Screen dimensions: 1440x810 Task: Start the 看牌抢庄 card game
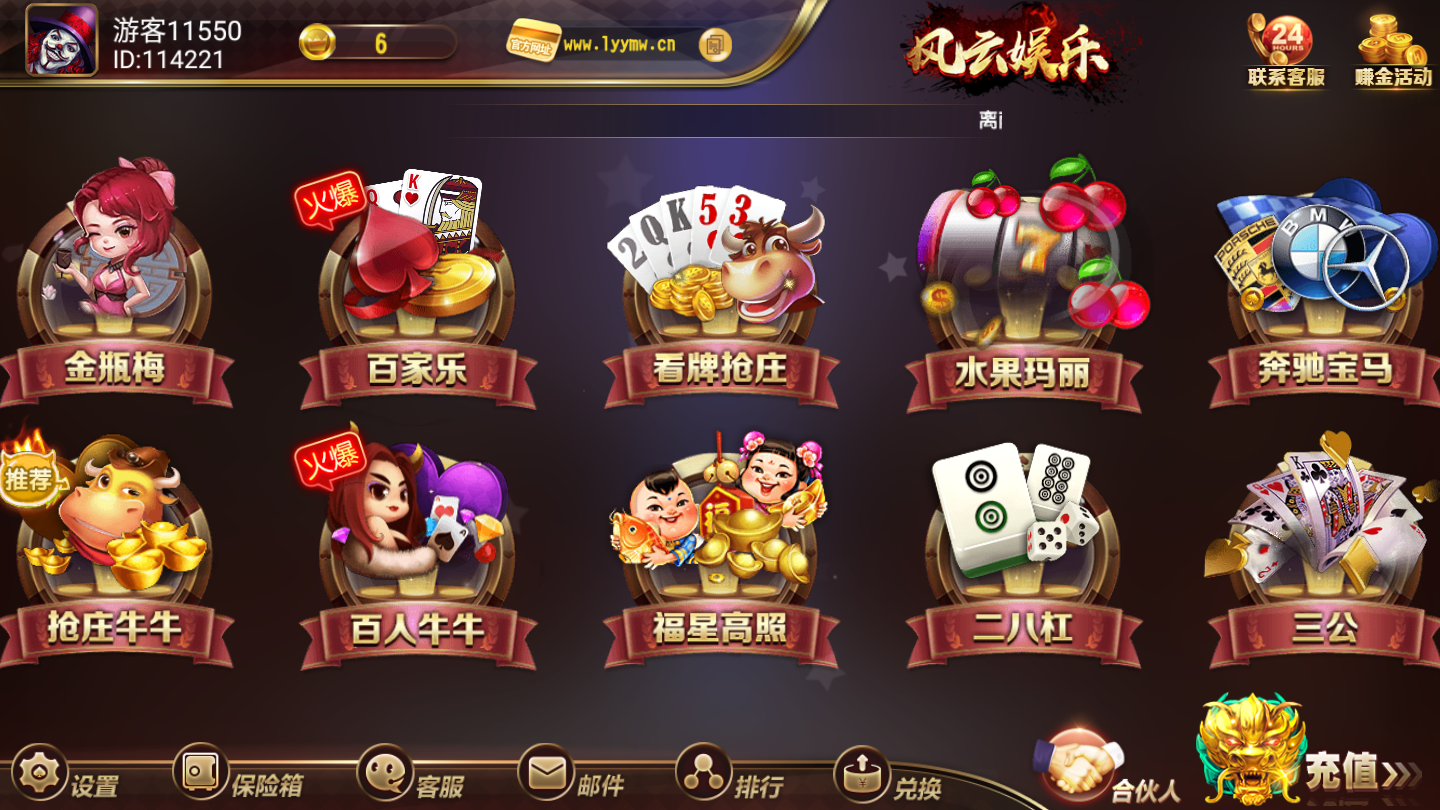pos(720,280)
